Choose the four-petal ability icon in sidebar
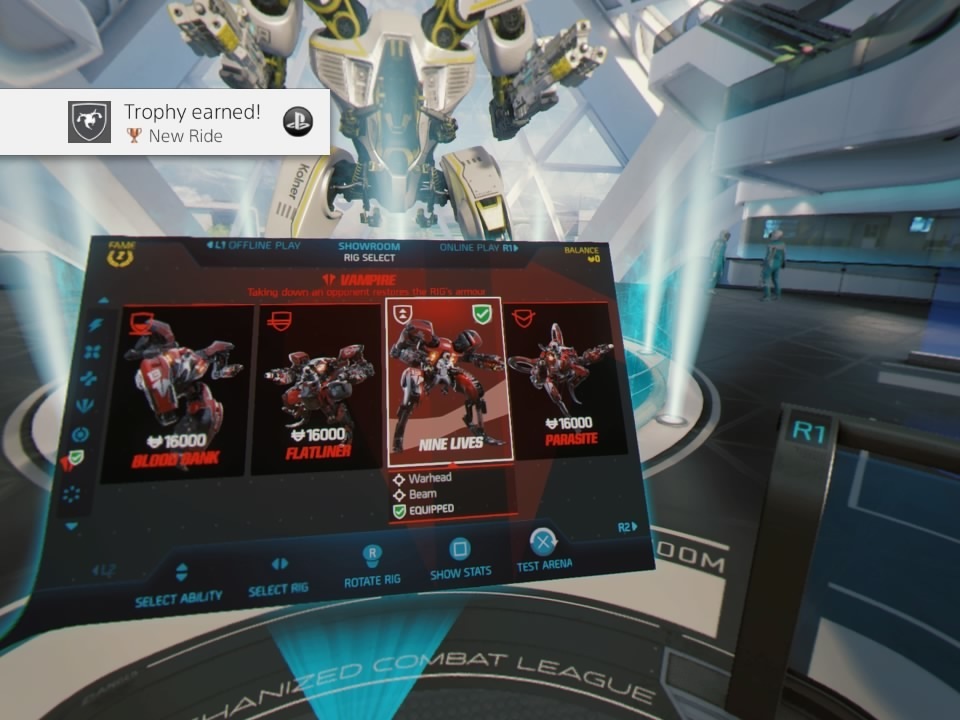 coord(93,352)
